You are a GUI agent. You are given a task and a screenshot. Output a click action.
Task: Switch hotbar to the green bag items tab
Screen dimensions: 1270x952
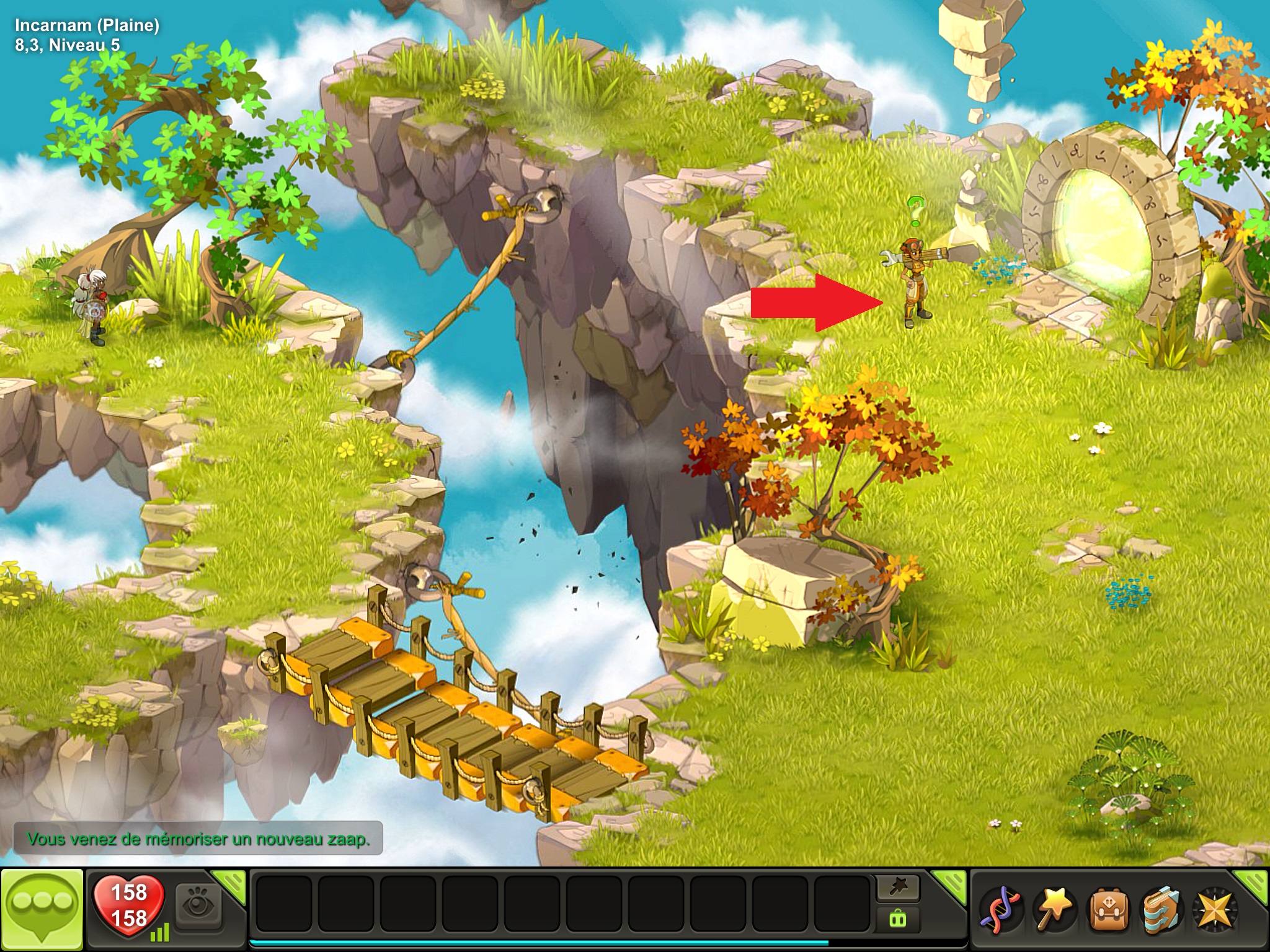pos(897,917)
